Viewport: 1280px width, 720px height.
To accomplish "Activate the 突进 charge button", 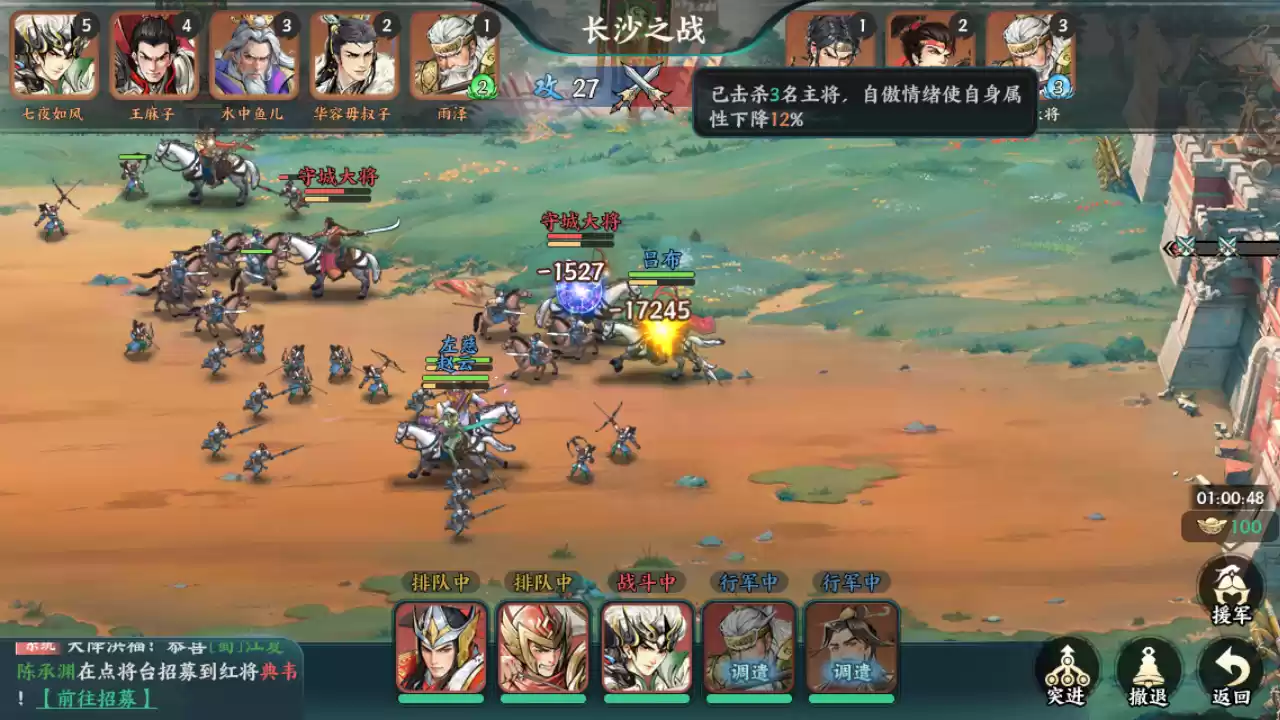I will click(1066, 672).
